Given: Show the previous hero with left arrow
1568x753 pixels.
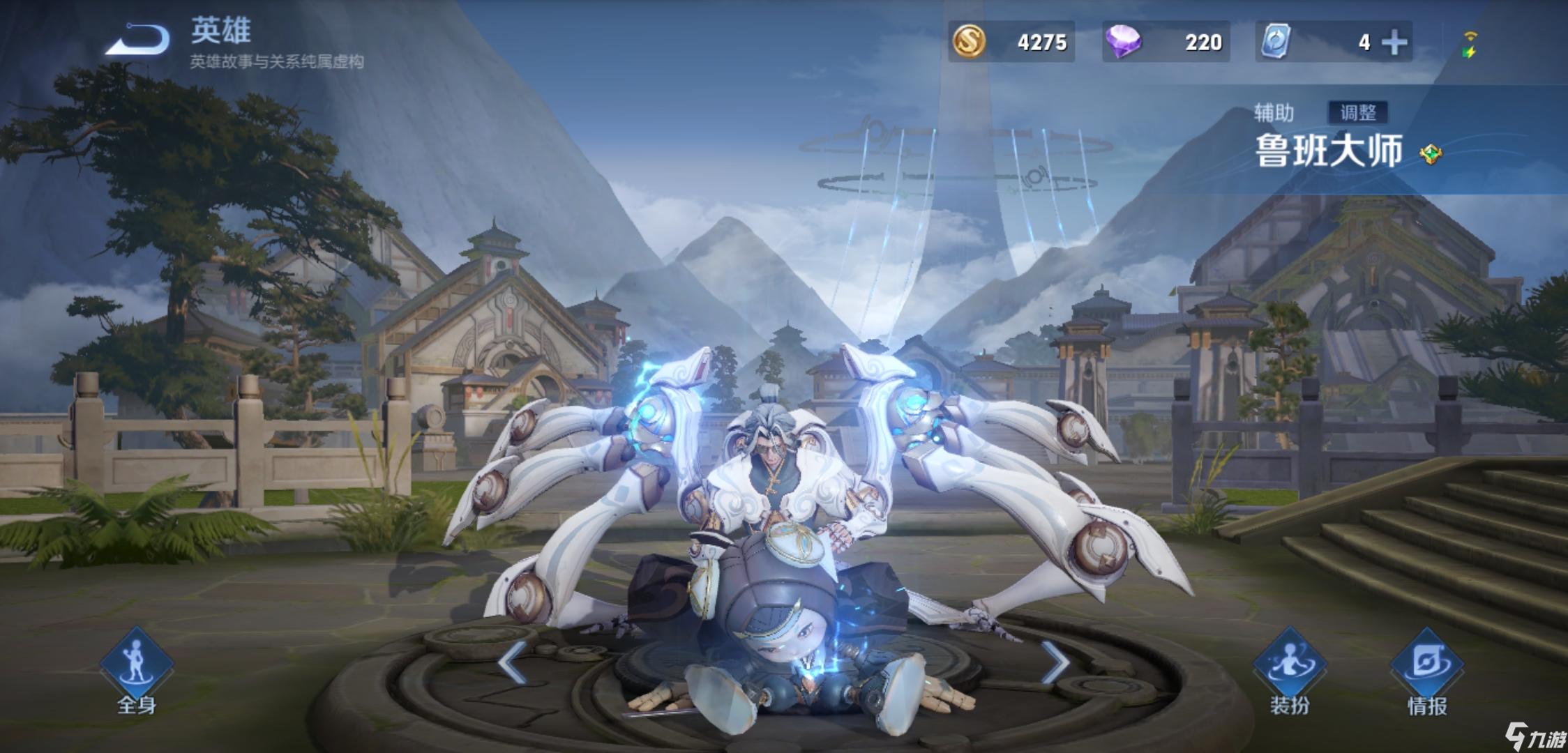Looking at the screenshot, I should click(513, 662).
